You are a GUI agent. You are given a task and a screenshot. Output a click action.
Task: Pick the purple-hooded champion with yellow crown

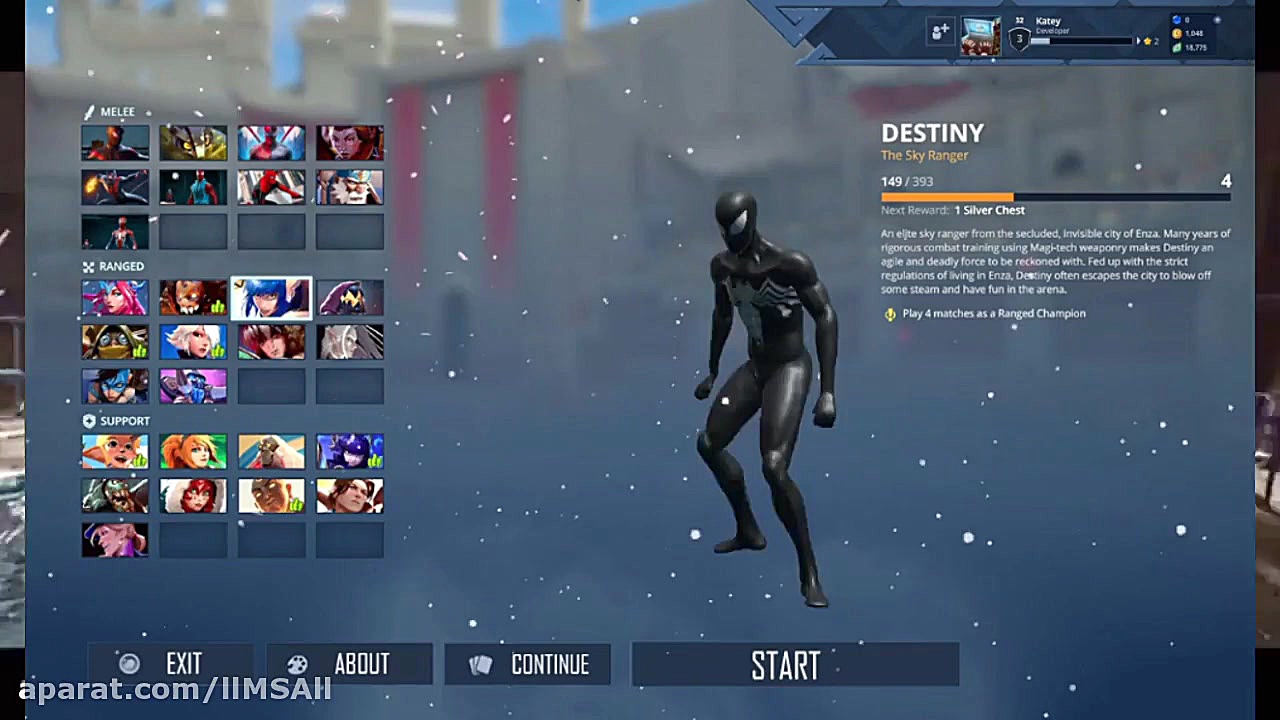350,297
